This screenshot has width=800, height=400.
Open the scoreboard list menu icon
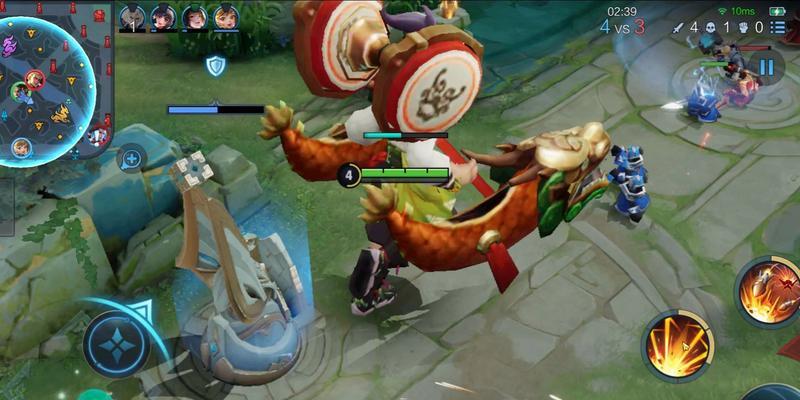coord(778,28)
